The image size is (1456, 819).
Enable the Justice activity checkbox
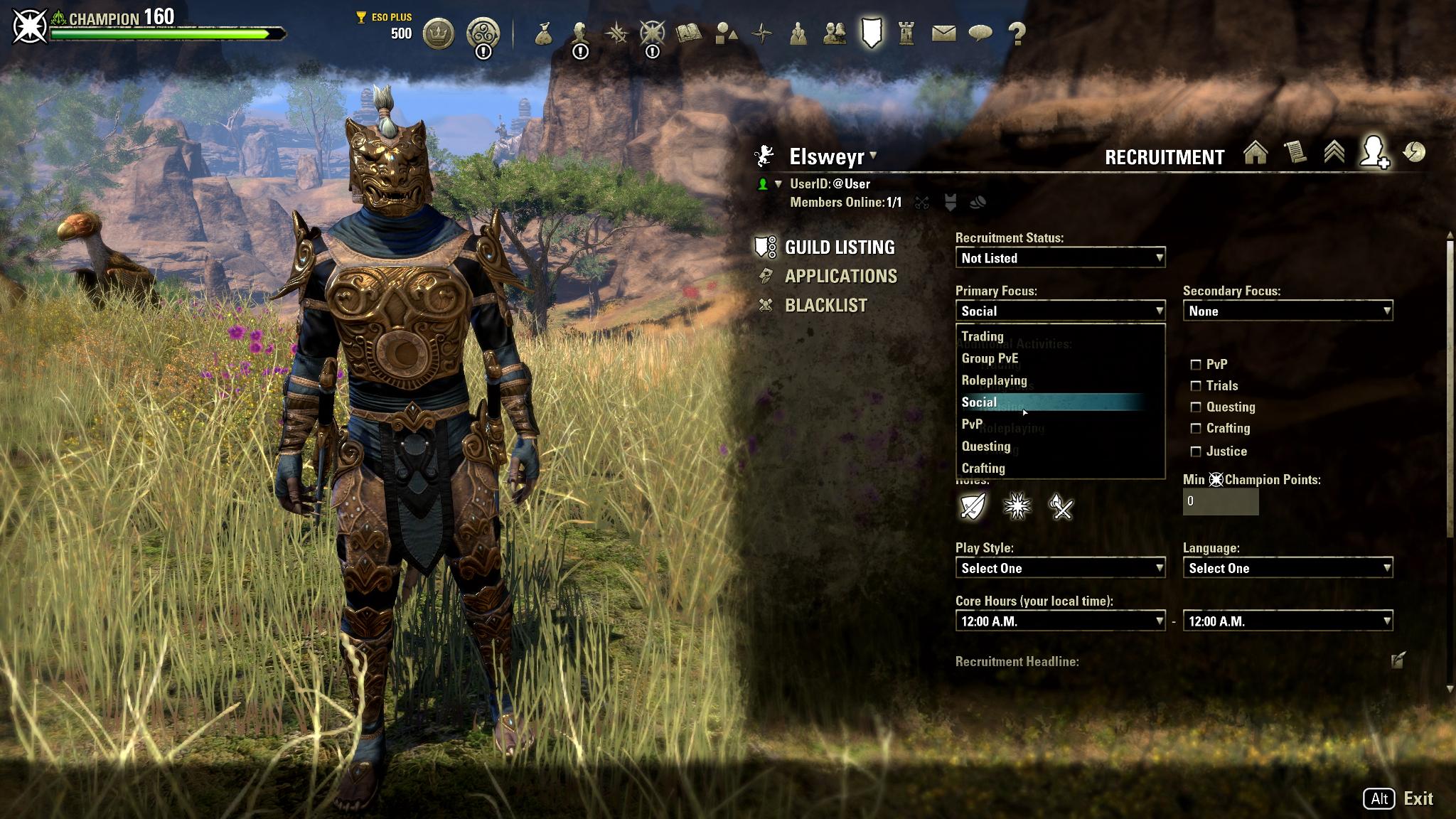[x=1196, y=451]
